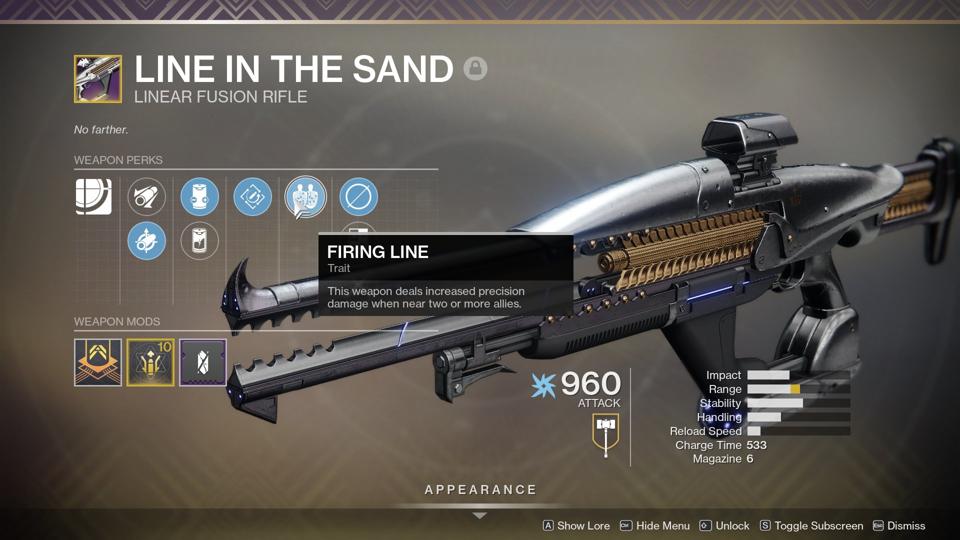Open the orange chevron weapon mod slot
The height and width of the screenshot is (540, 960).
(98, 362)
